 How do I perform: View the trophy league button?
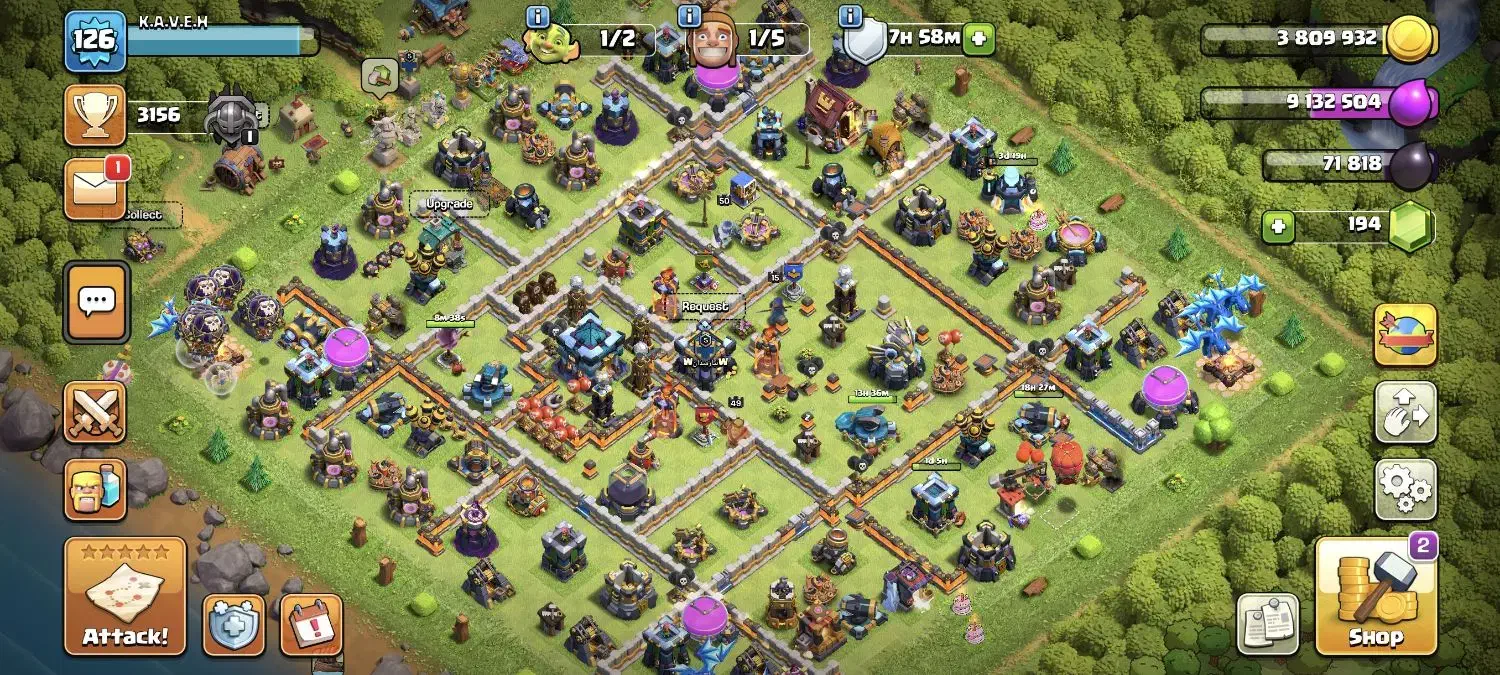(96, 115)
